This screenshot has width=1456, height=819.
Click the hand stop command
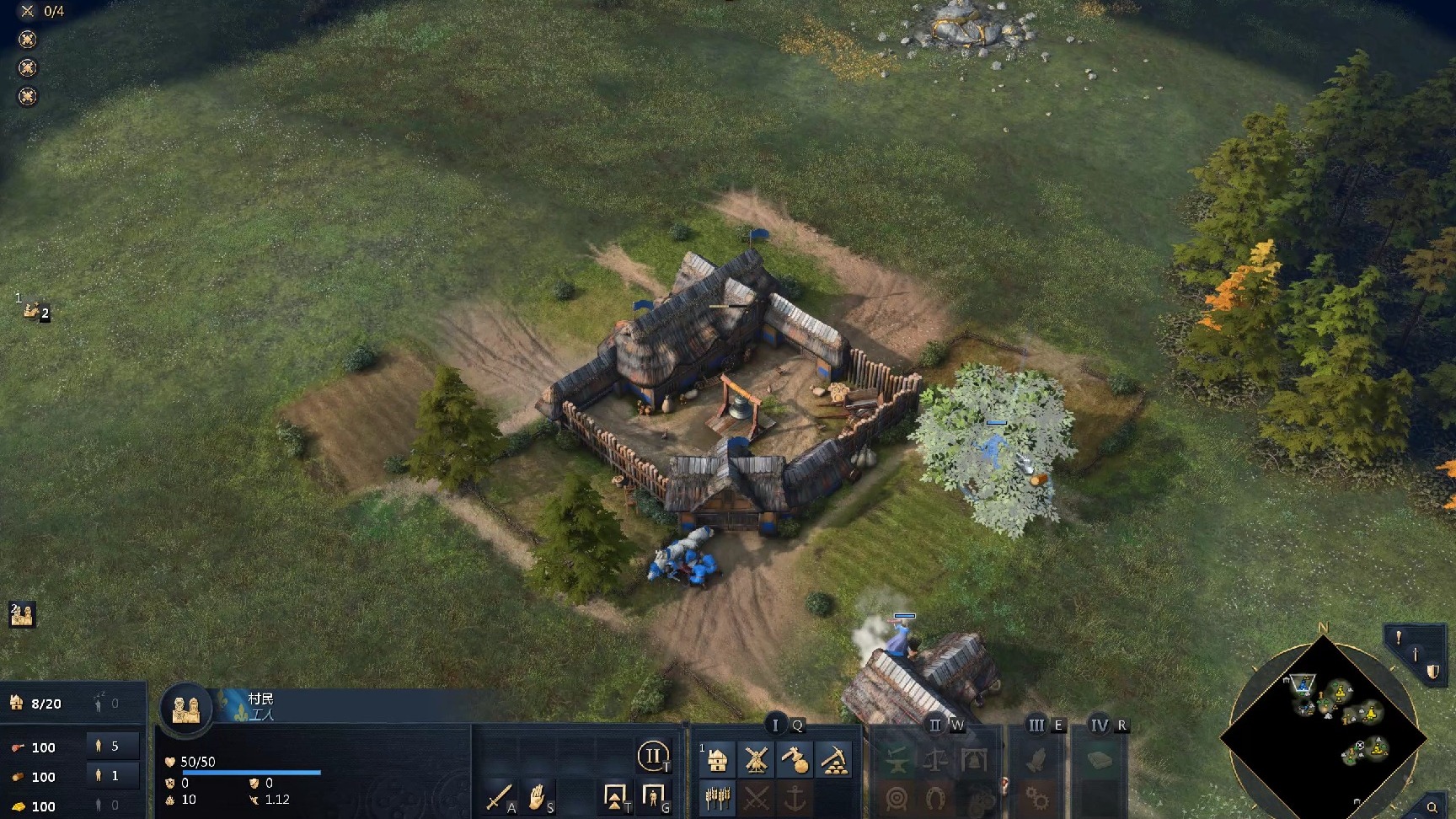538,796
